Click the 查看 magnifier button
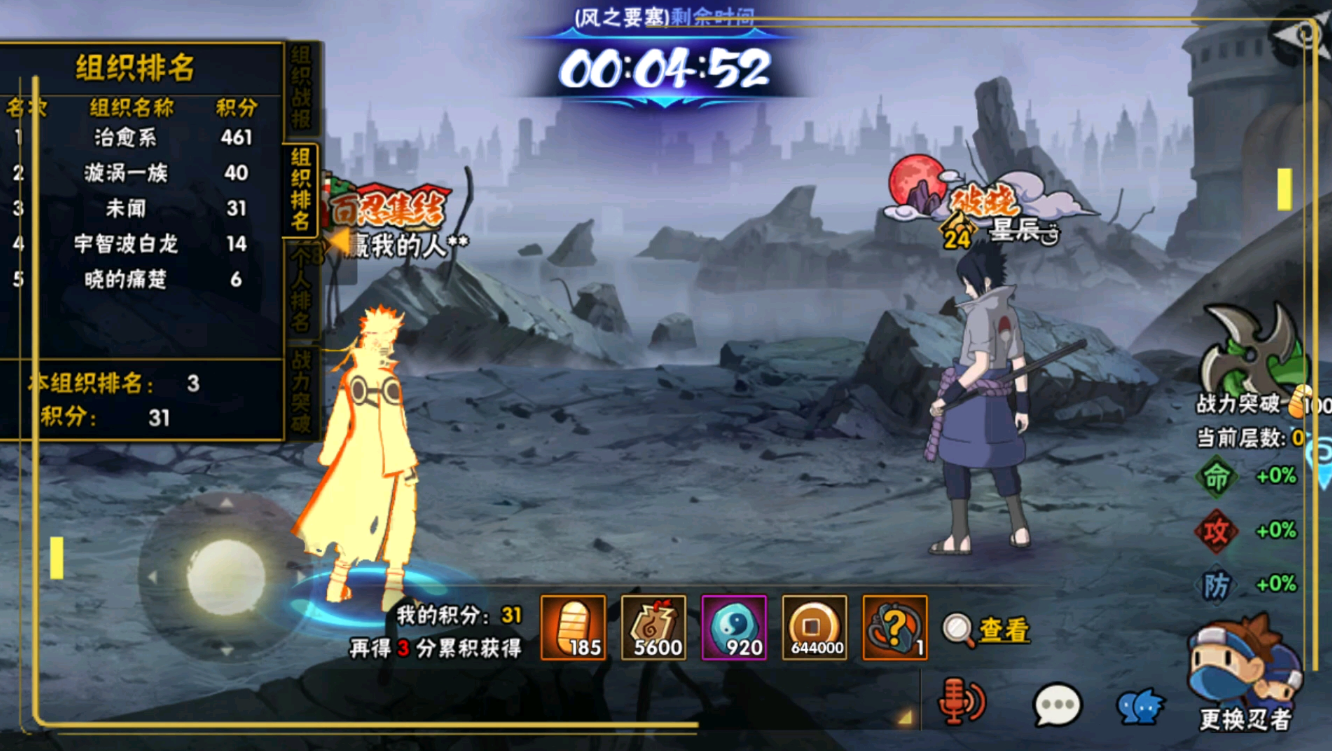Screen dimensions: 1332x751 [x=986, y=629]
